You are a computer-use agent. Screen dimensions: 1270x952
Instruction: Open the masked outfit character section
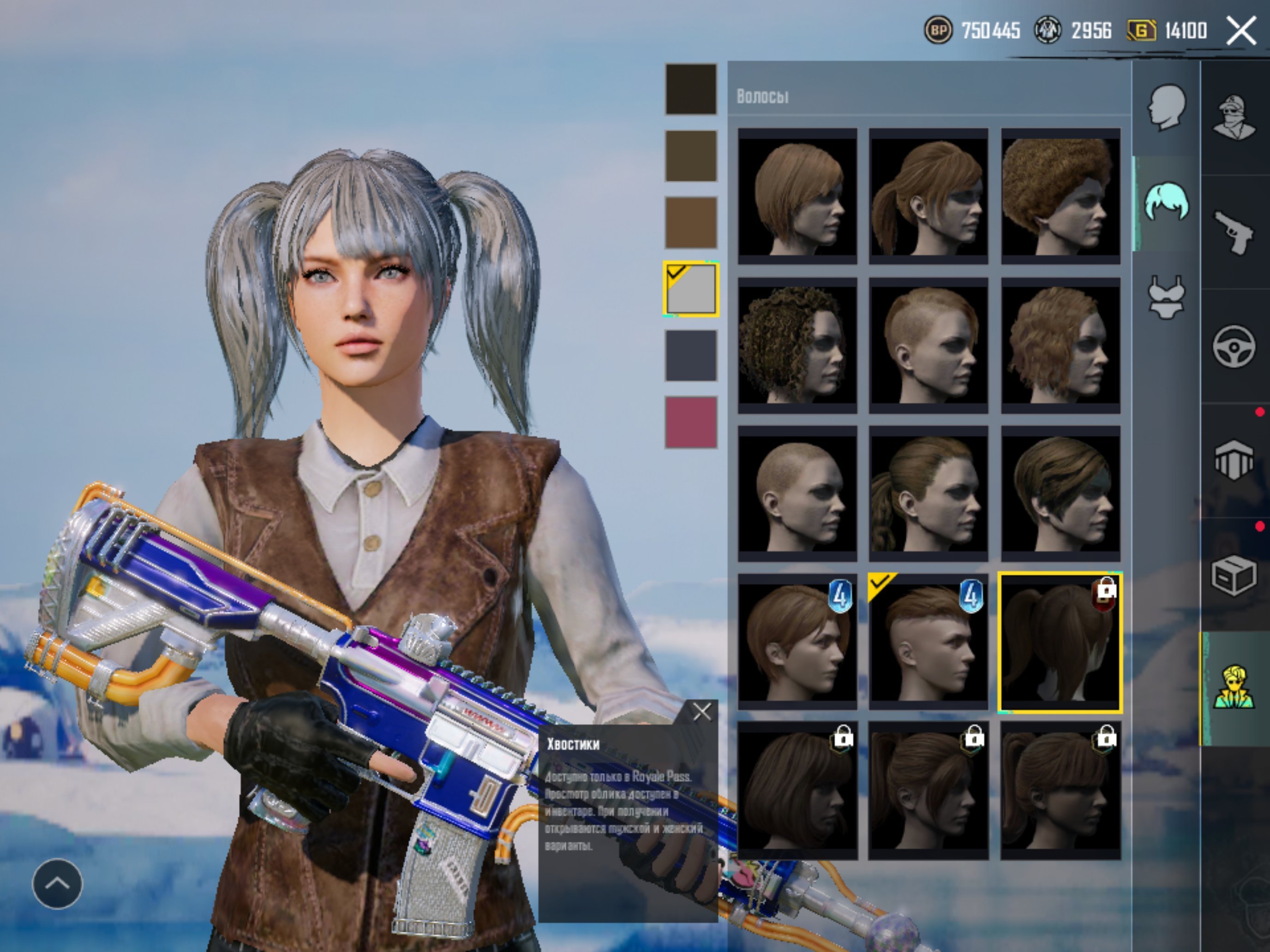(1234, 118)
